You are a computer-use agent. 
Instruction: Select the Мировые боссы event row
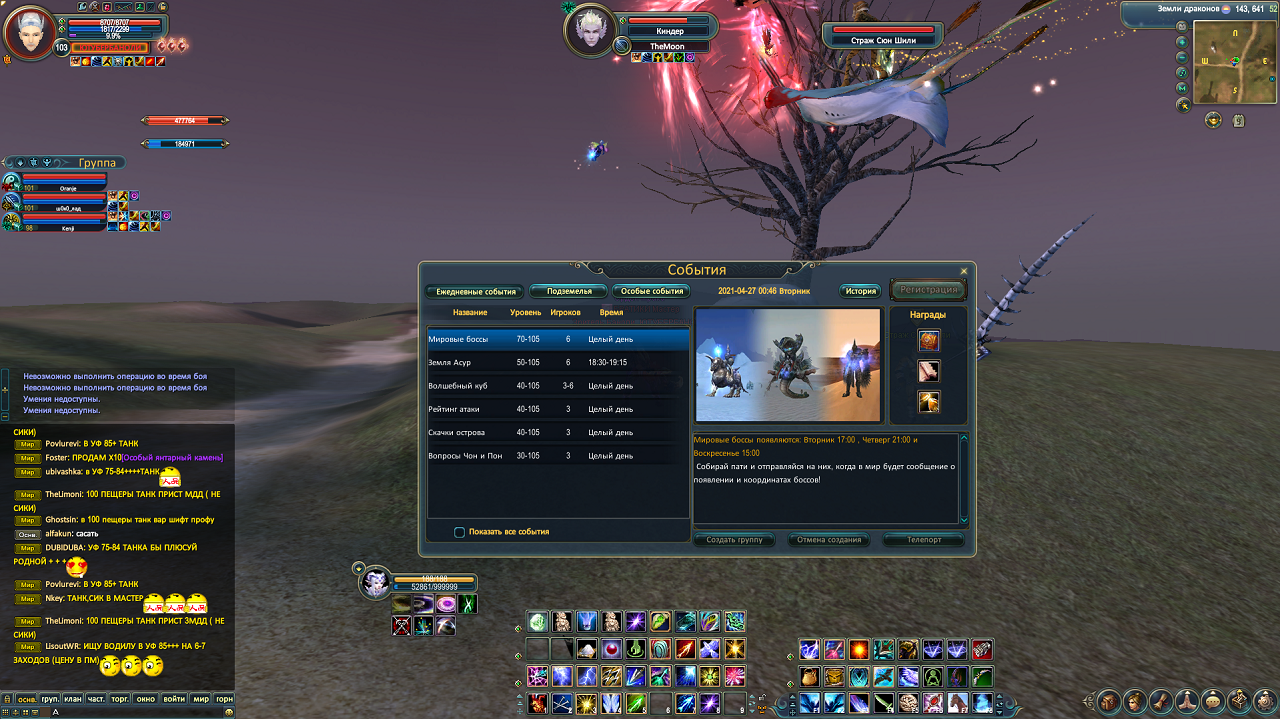point(558,339)
